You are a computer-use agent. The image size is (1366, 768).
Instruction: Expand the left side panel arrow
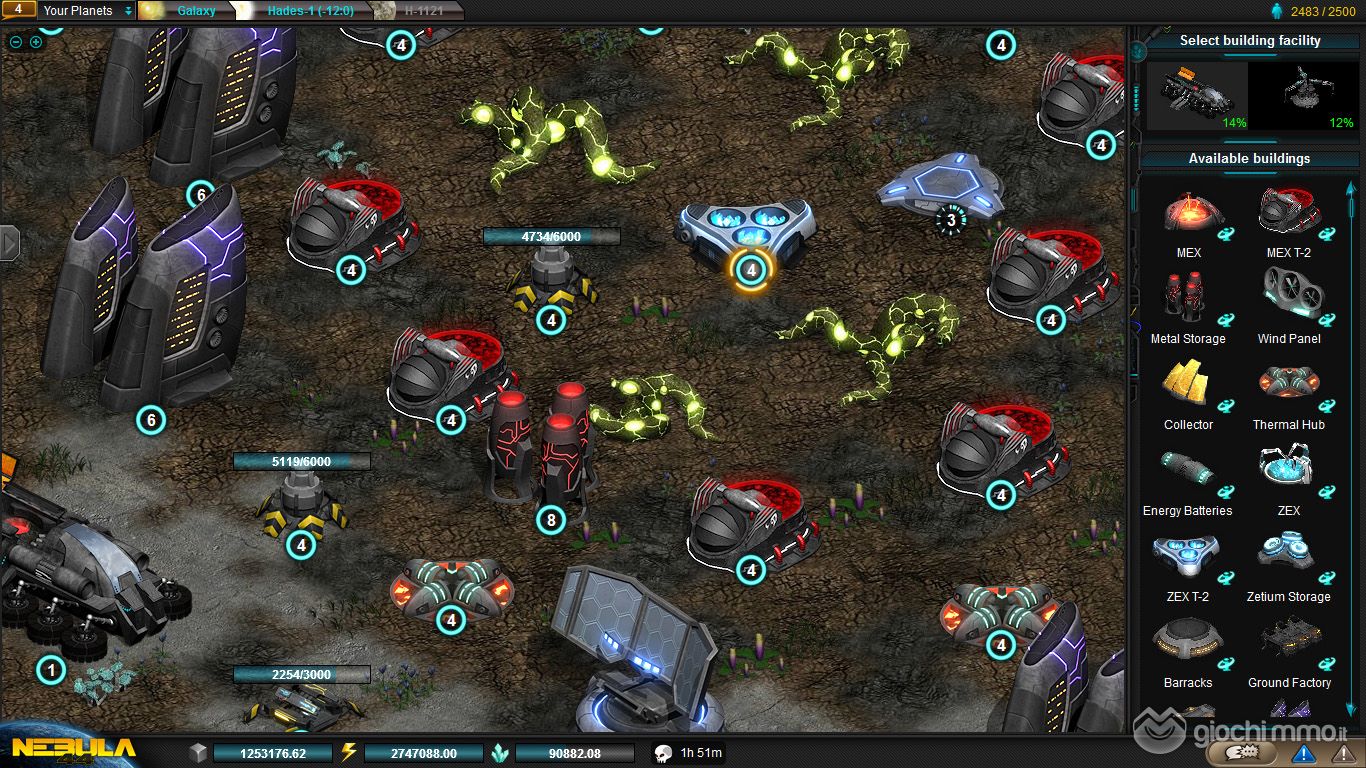(x=9, y=242)
